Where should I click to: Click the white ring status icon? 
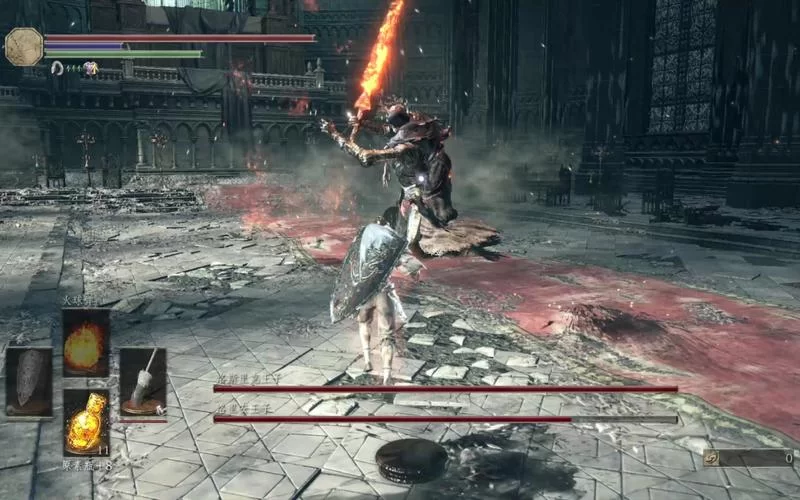pyautogui.click(x=57, y=68)
